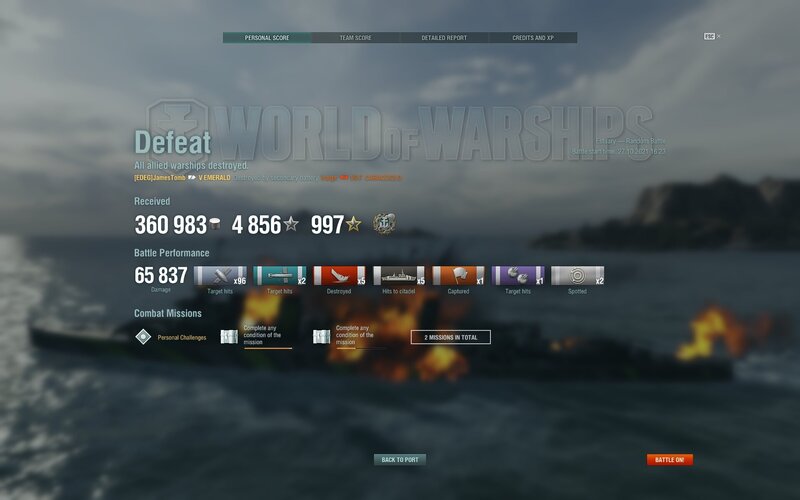The image size is (800, 500).
Task: Select the Personal Score tab
Action: pos(266,38)
